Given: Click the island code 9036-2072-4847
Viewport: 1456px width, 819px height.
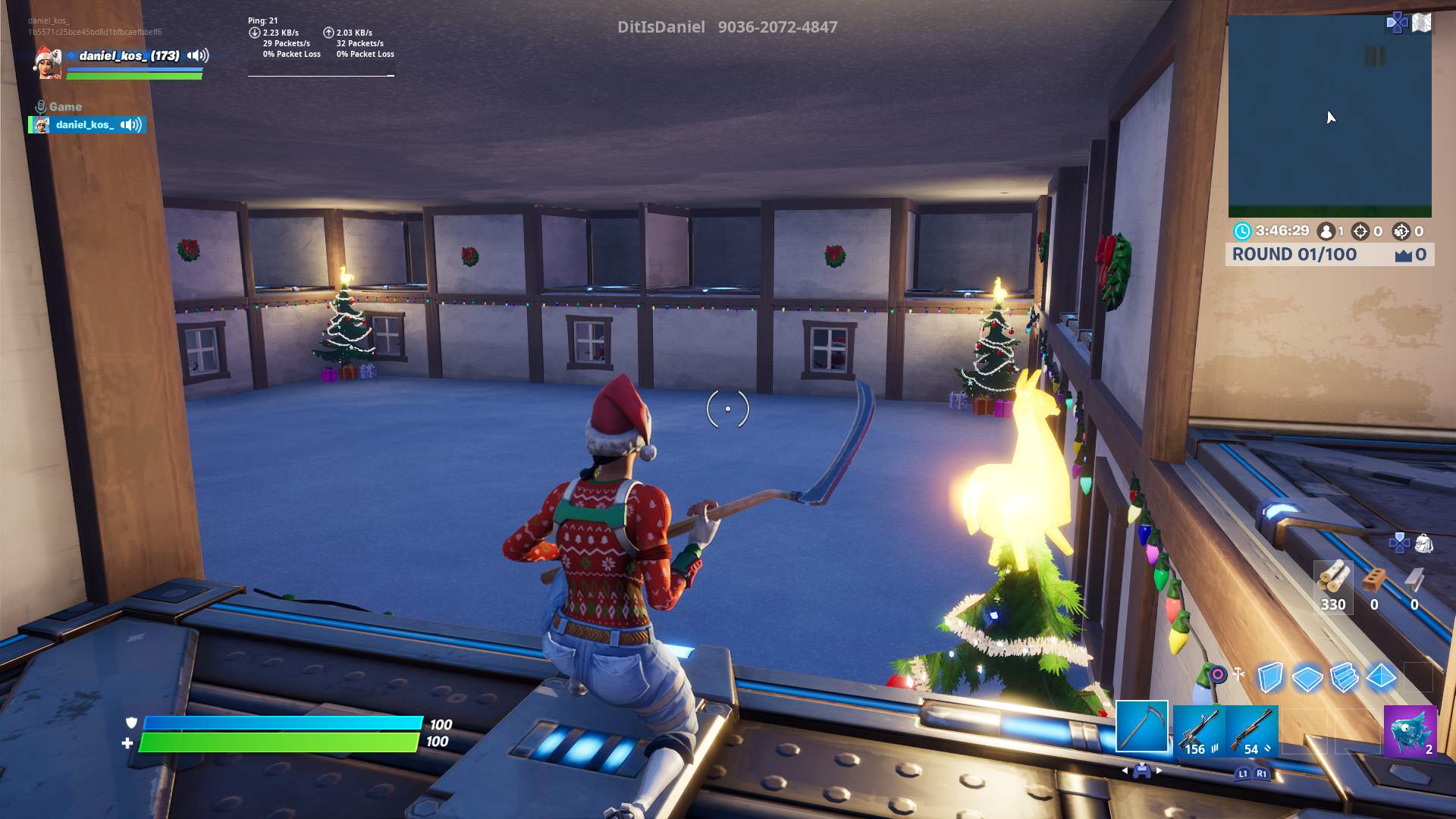Looking at the screenshot, I should 779,27.
